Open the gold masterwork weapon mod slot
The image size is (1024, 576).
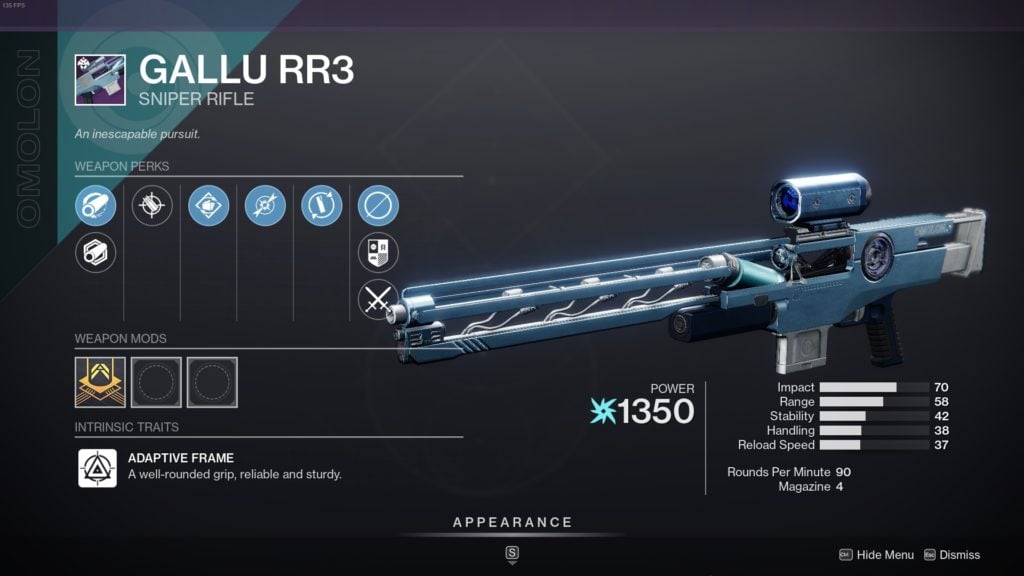[x=100, y=382]
